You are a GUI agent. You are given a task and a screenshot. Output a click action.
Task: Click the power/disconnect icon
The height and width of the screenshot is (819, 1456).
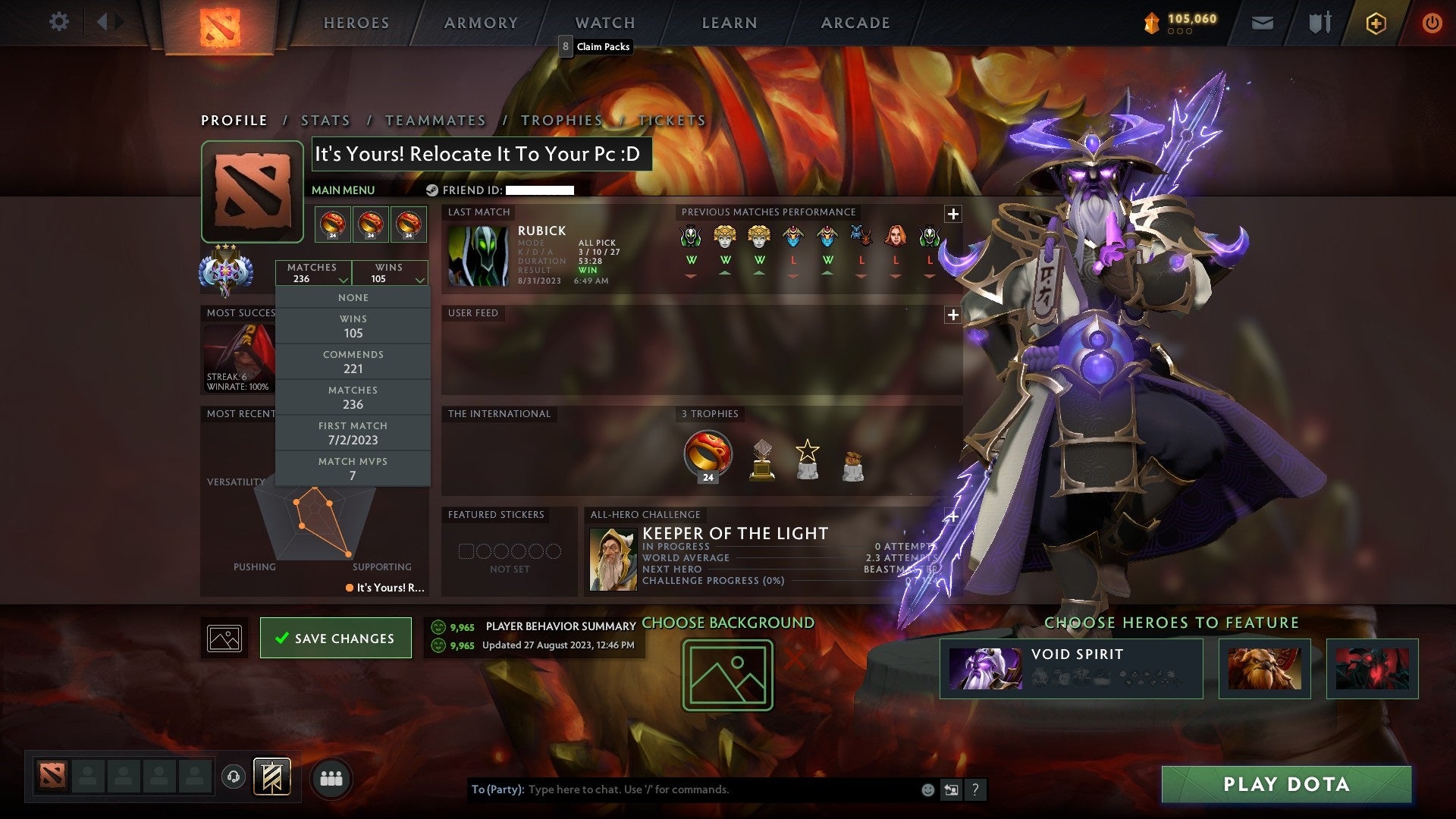pyautogui.click(x=1432, y=23)
